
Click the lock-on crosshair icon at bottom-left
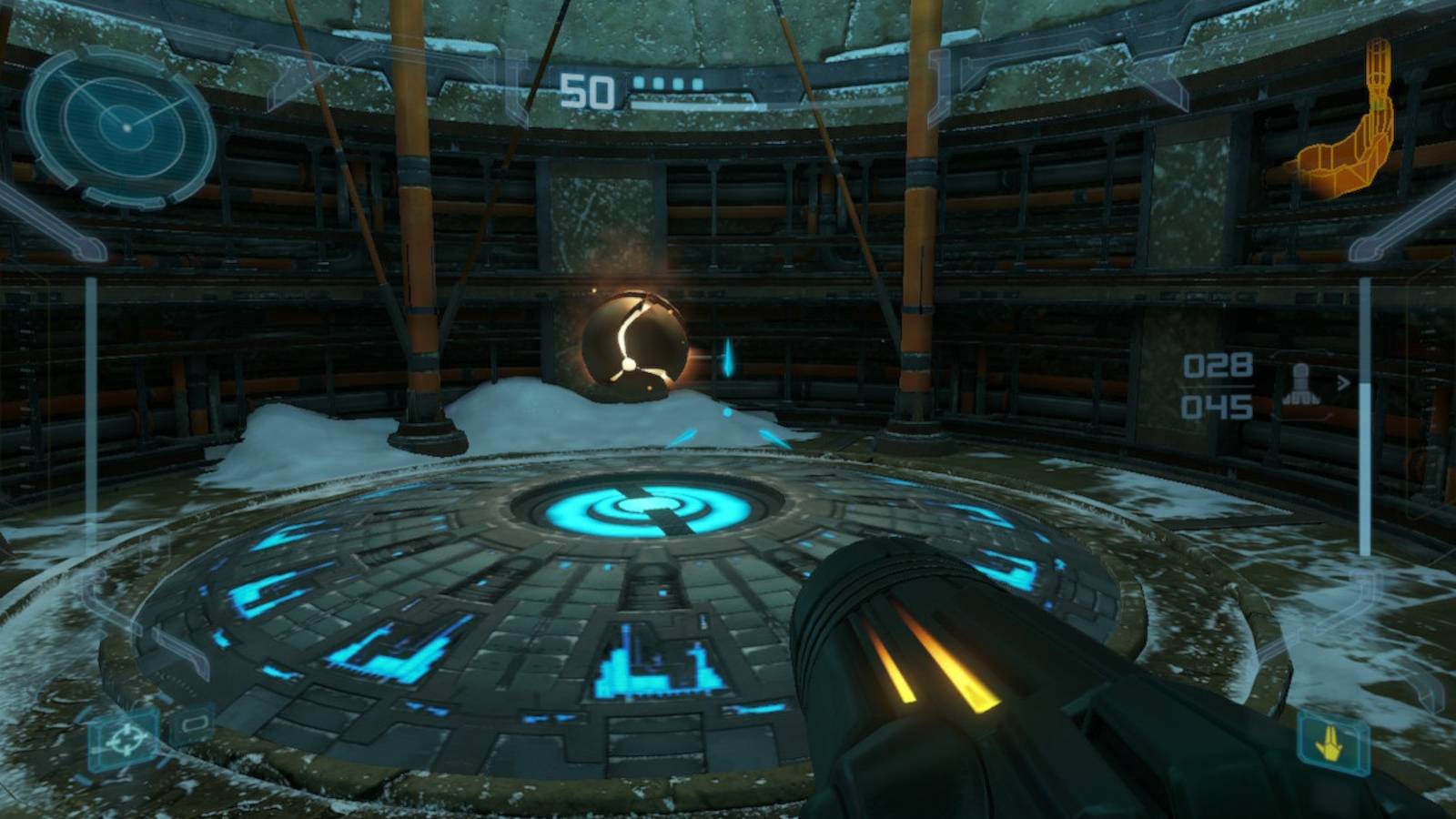pyautogui.click(x=126, y=738)
